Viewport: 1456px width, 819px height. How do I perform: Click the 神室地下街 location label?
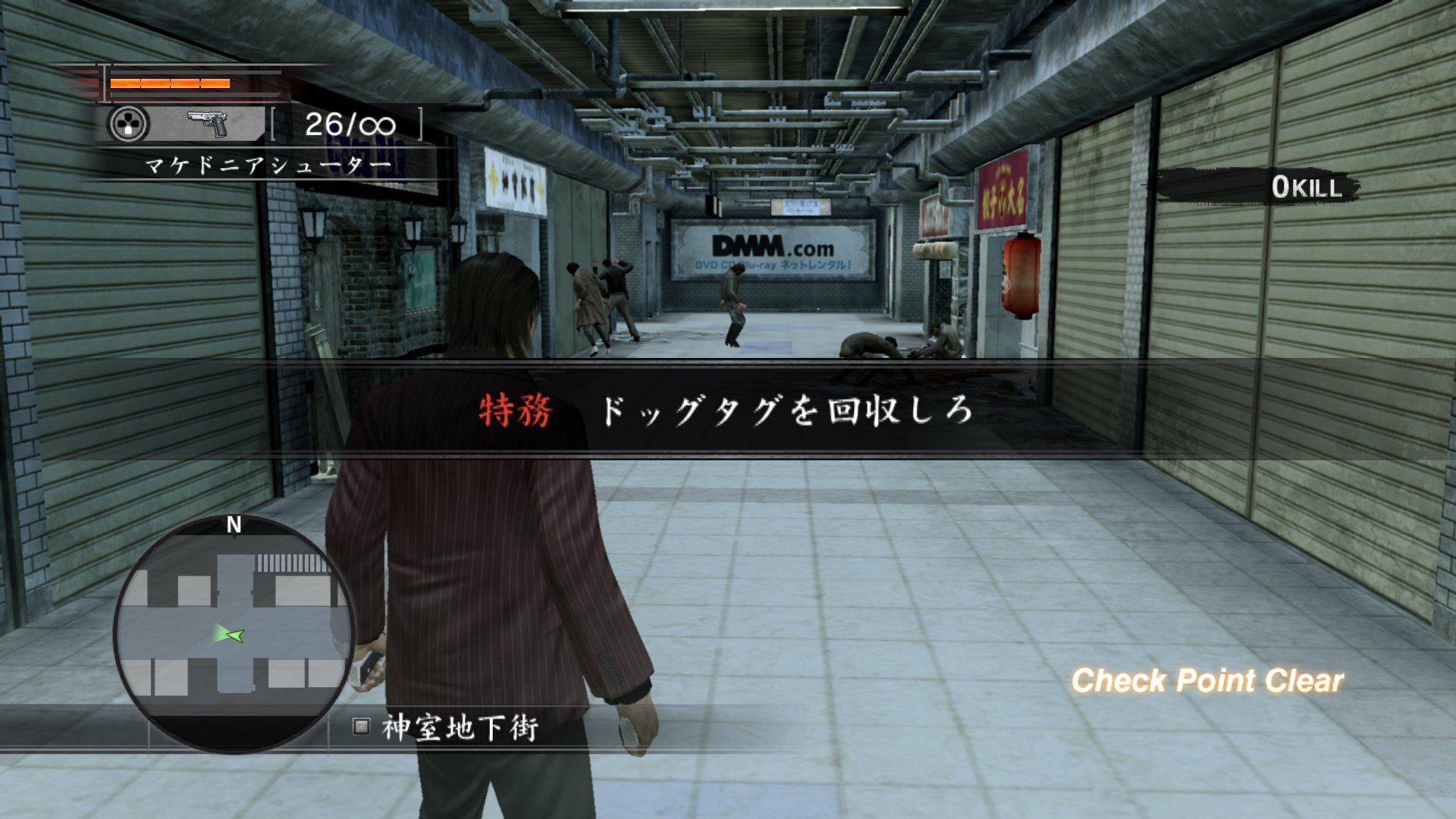(x=460, y=728)
